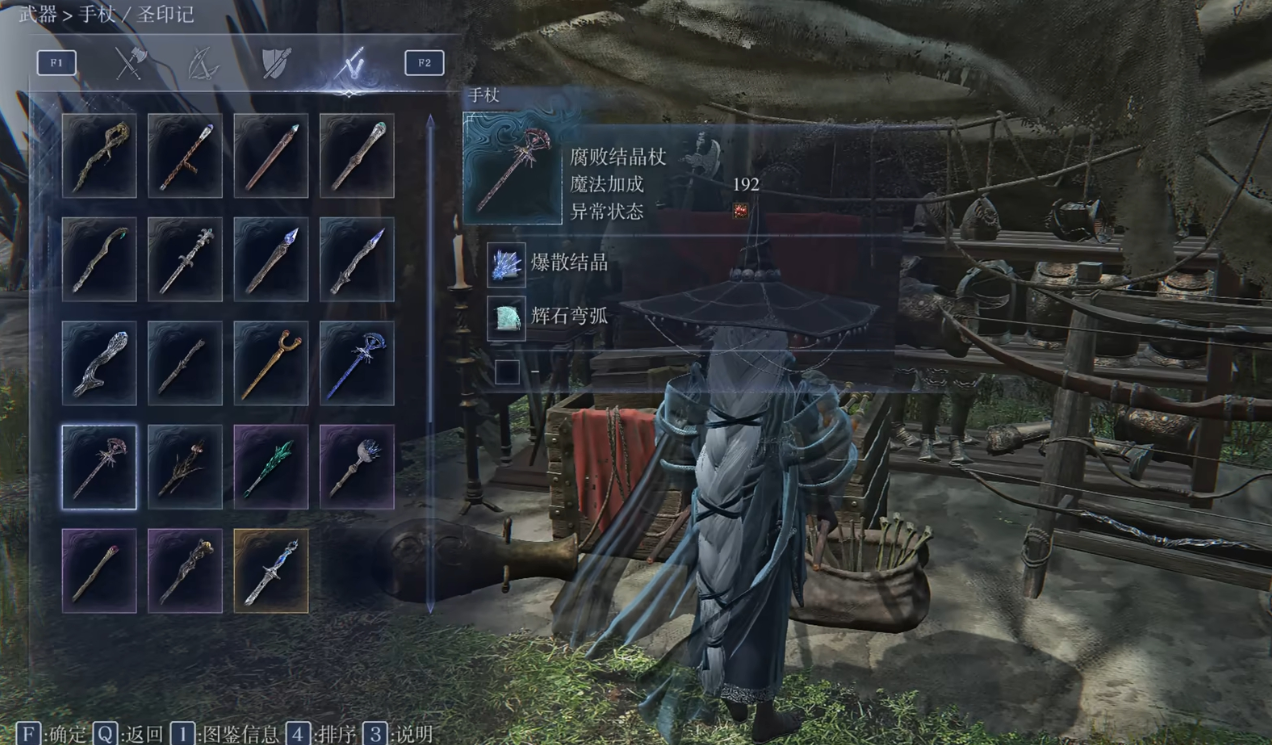Image resolution: width=1272 pixels, height=745 pixels.
Task: Select the plain wooden staff with red tip
Action: click(99, 571)
